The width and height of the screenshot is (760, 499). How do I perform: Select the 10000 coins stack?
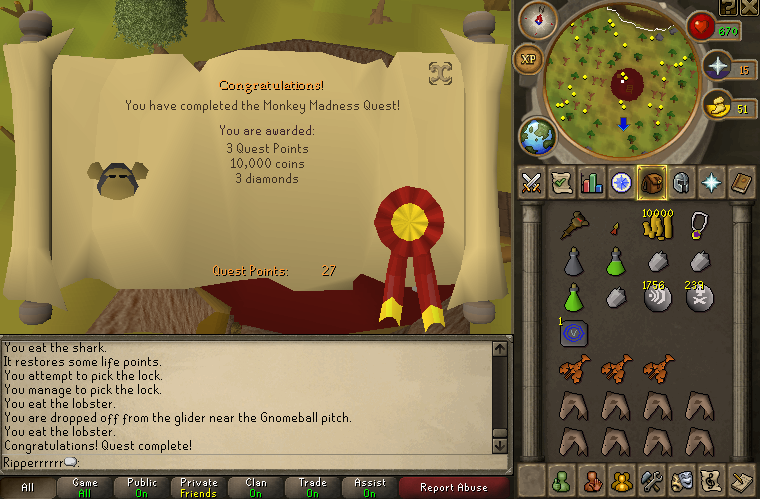point(656,227)
